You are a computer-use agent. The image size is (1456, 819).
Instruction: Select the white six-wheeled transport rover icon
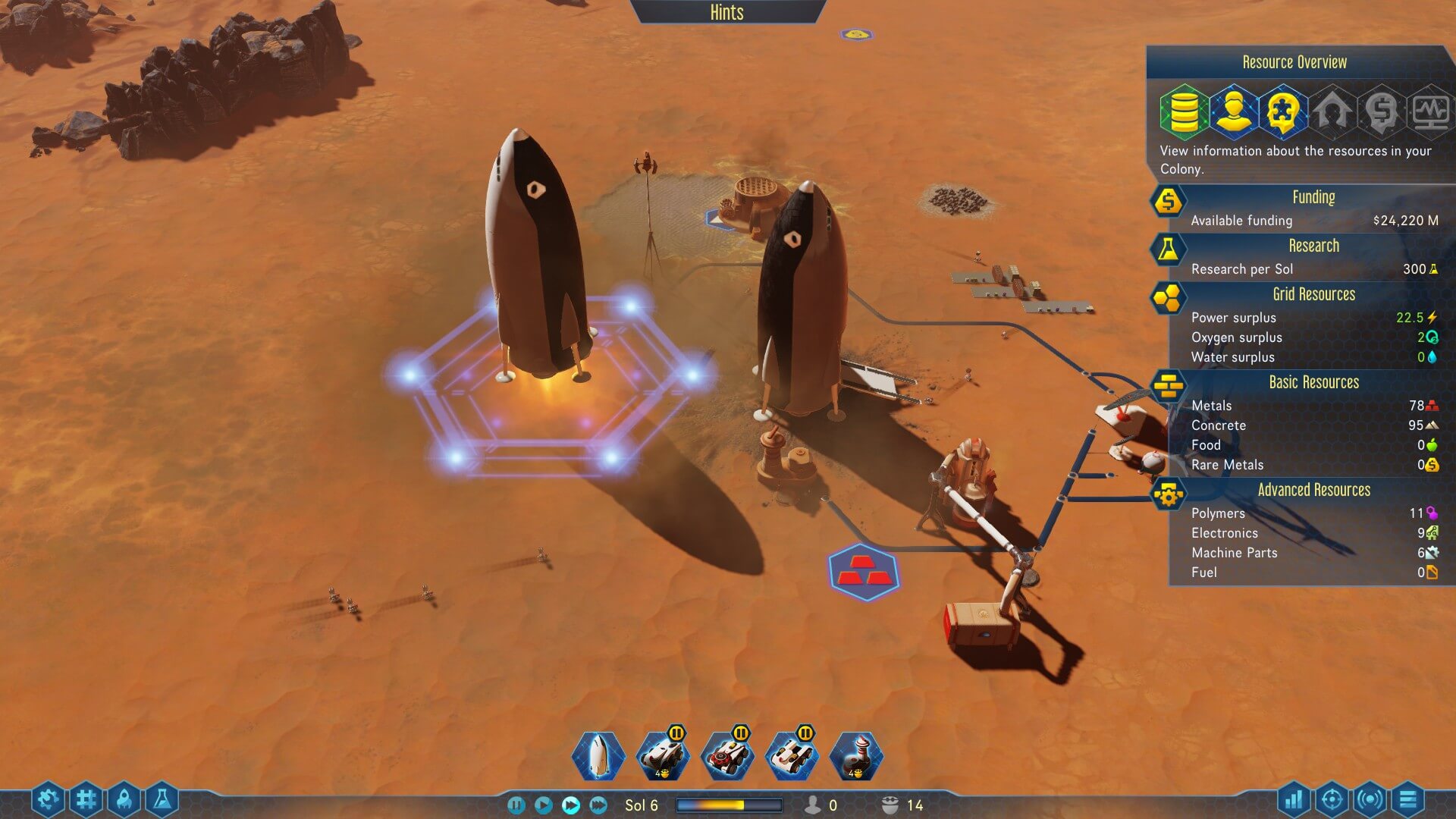[x=792, y=755]
